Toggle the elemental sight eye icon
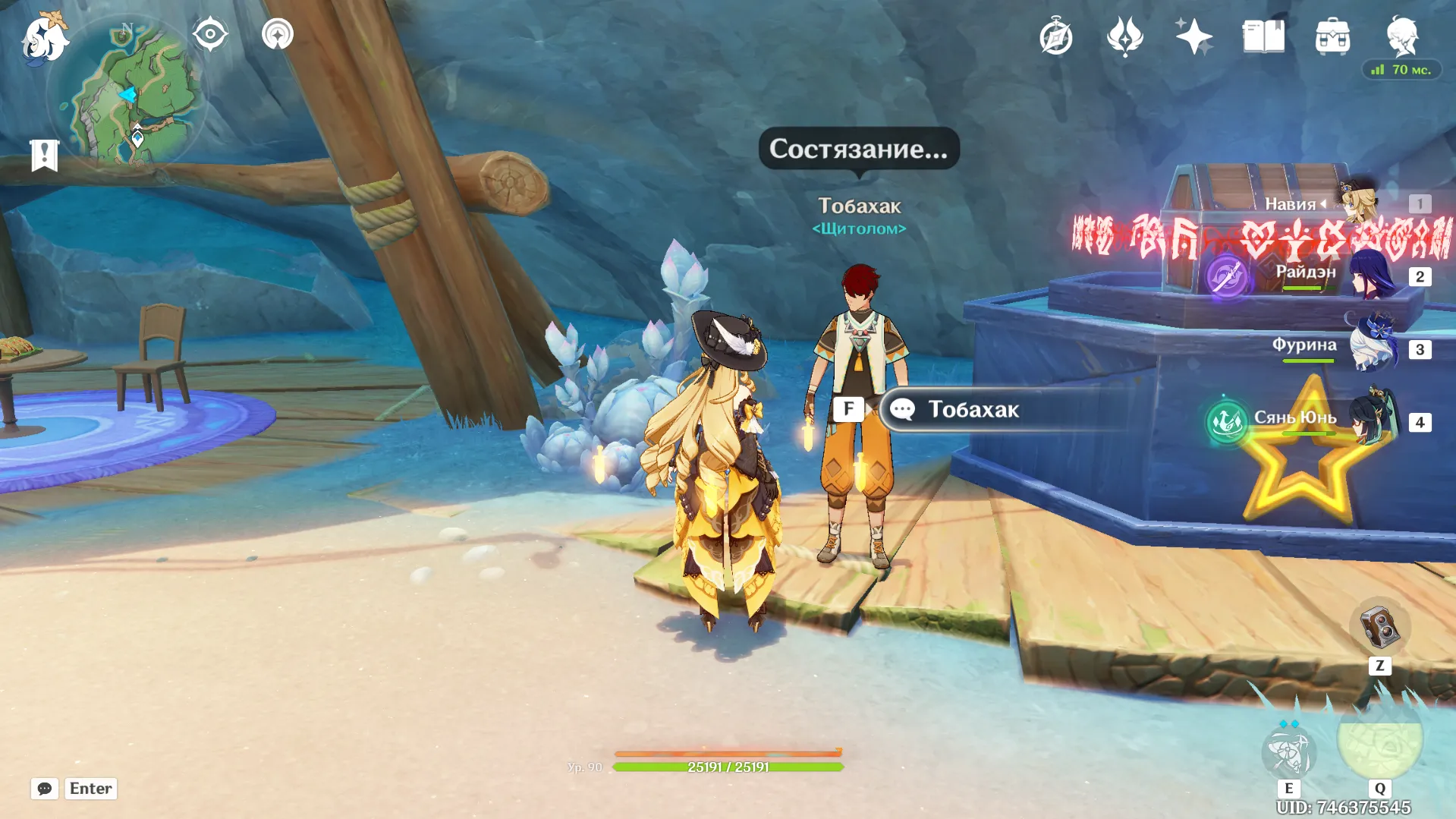This screenshot has height=819, width=1456. tap(209, 34)
